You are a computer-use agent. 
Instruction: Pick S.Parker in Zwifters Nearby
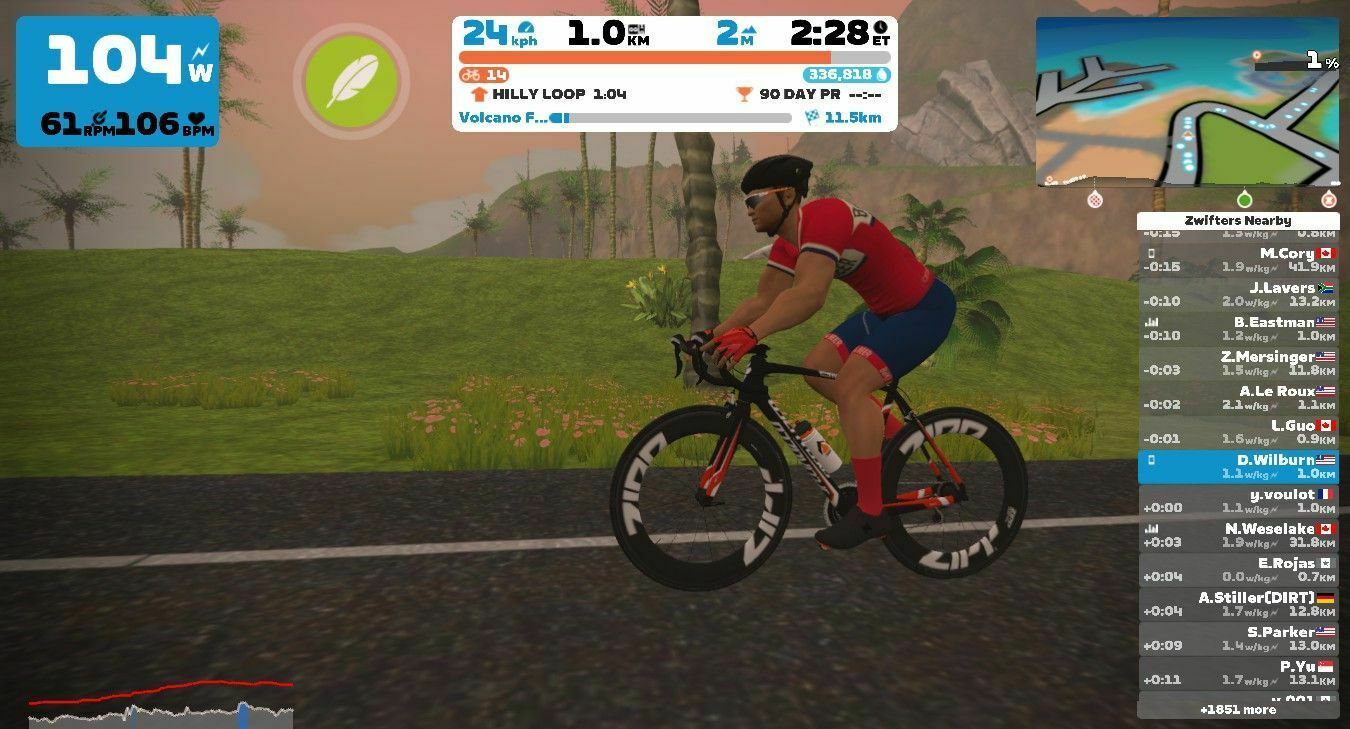(x=1238, y=639)
